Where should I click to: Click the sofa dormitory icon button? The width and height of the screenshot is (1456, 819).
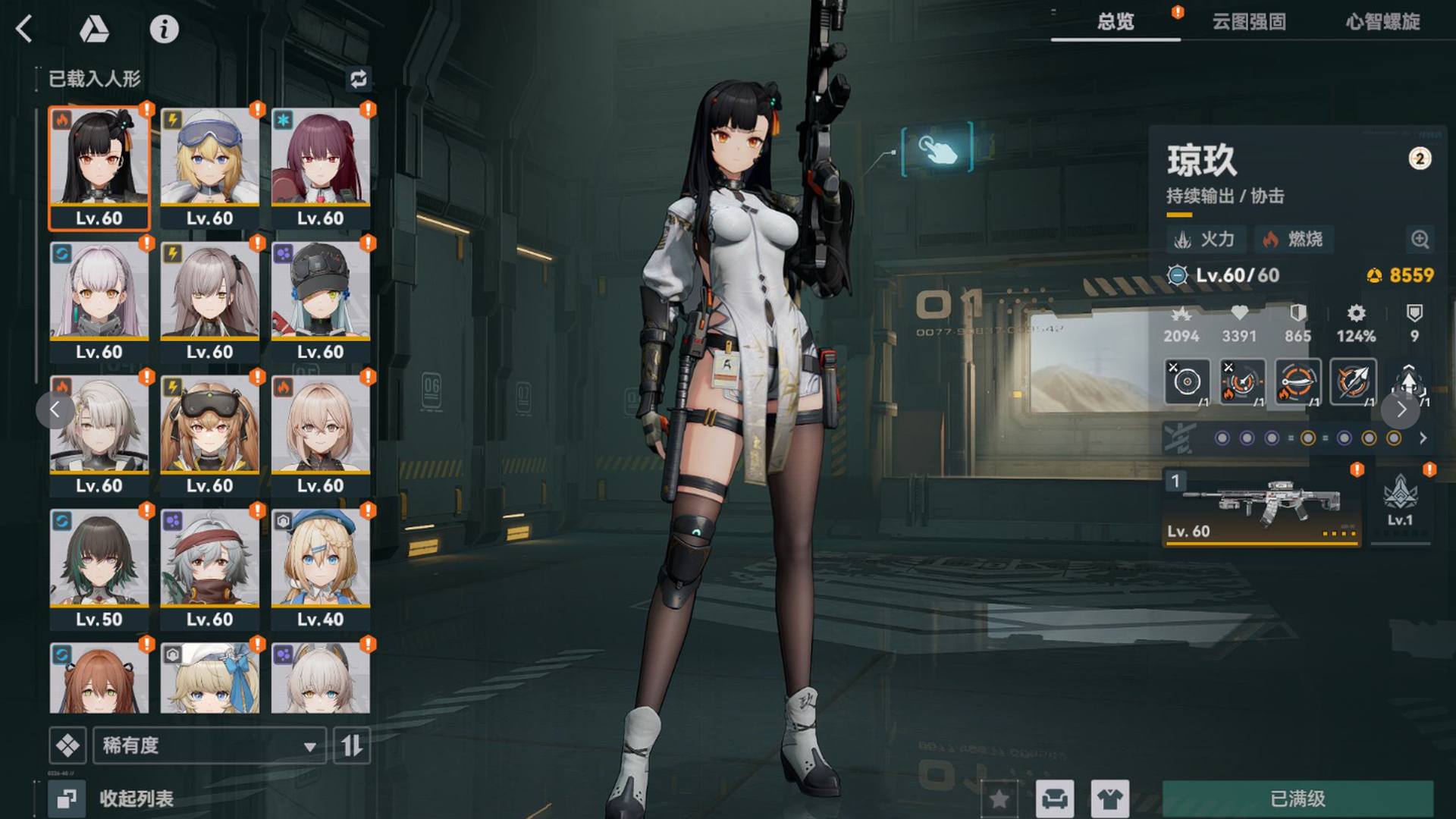1055,798
